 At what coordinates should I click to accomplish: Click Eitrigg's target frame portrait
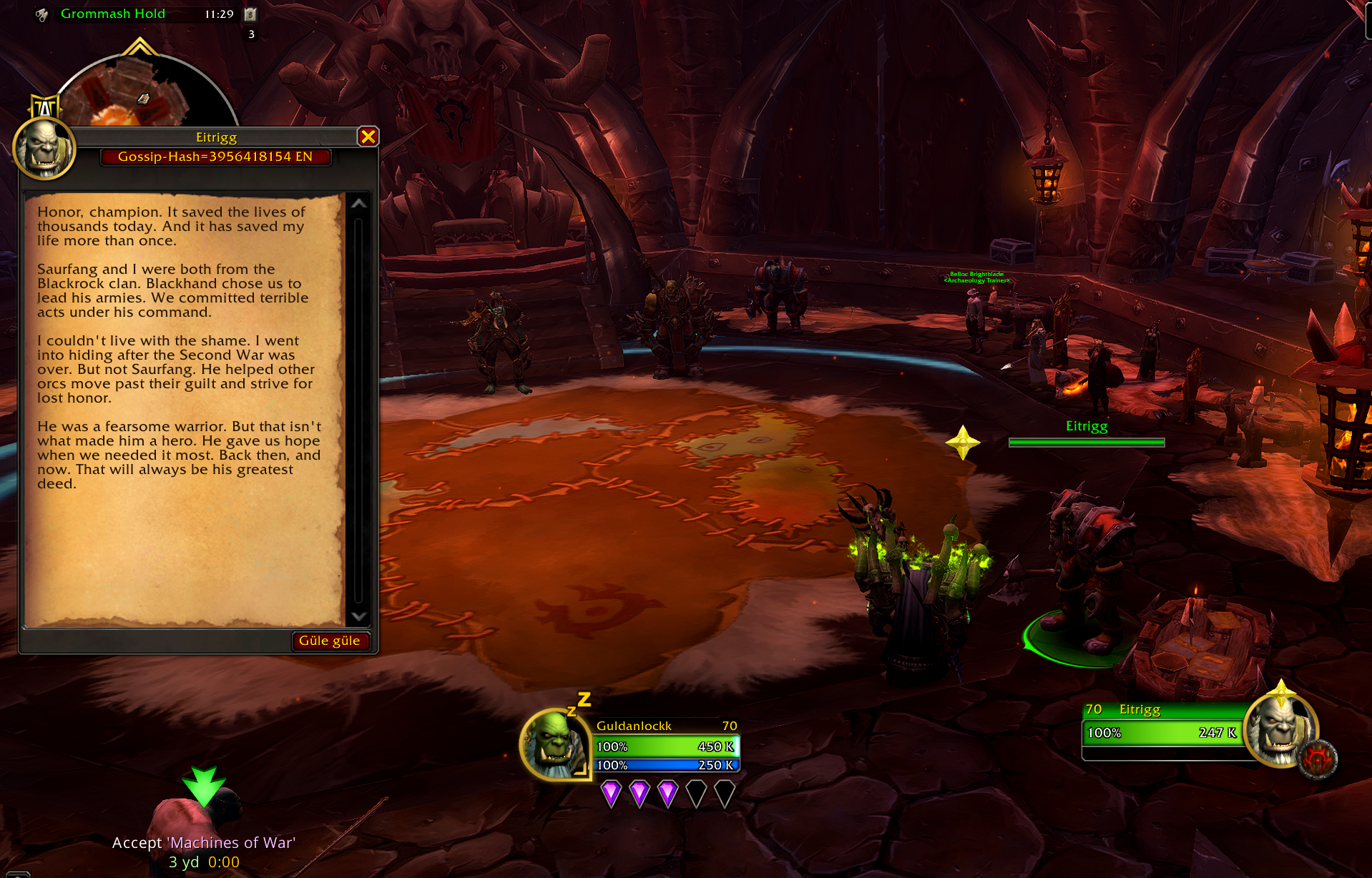click(1281, 730)
